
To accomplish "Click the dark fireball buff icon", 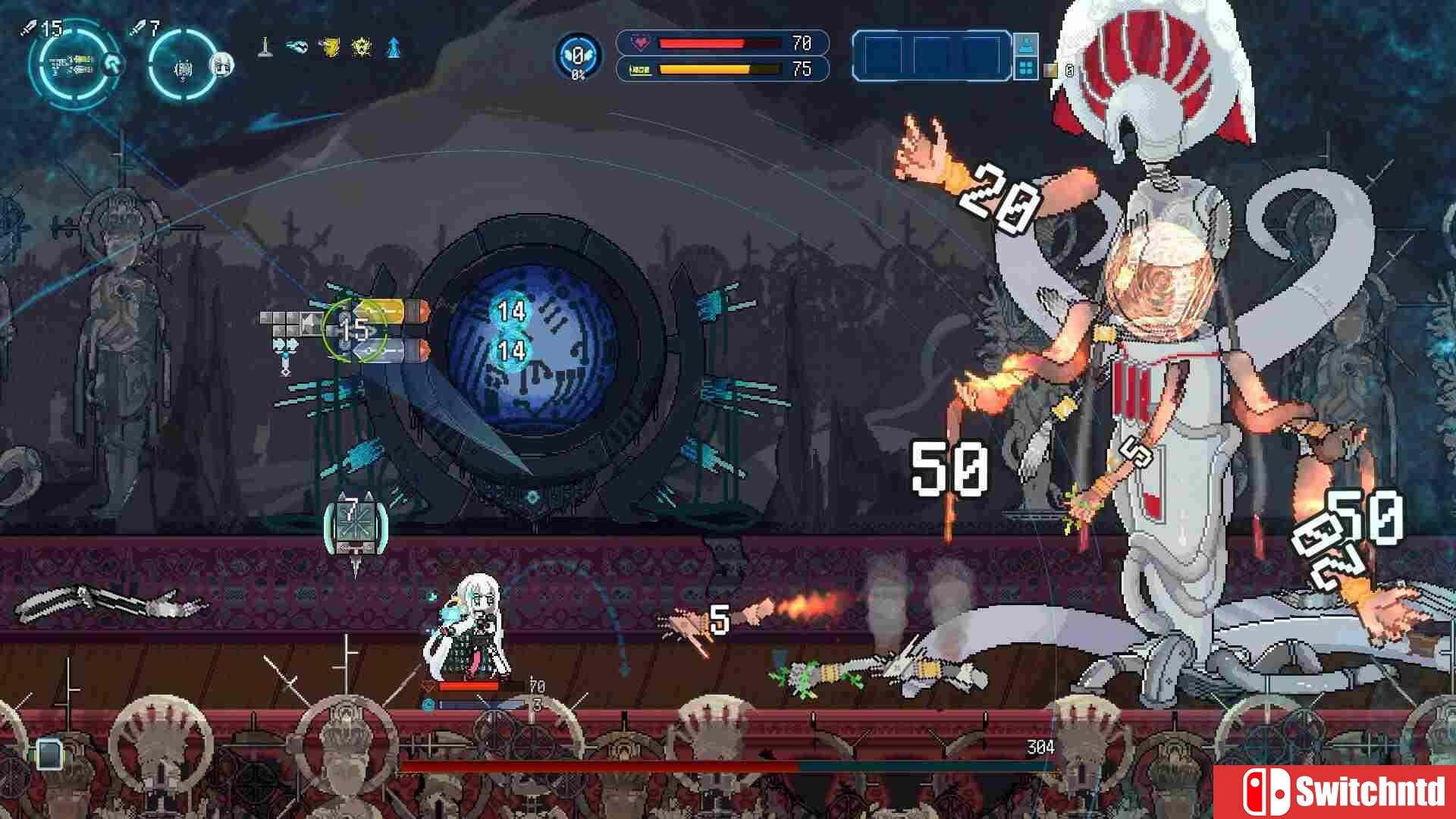I will point(297,46).
